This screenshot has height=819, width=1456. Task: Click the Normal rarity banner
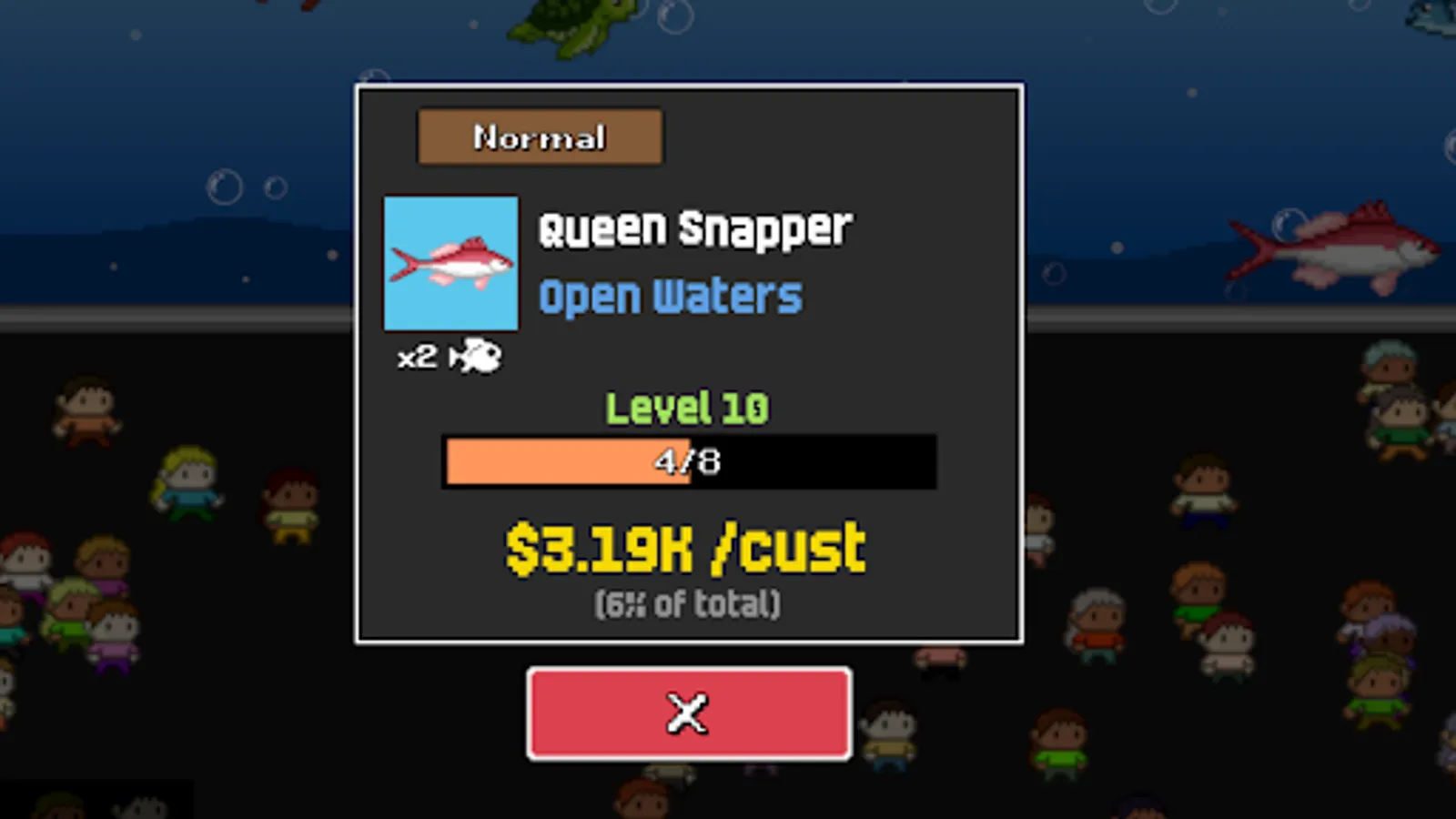[539, 136]
